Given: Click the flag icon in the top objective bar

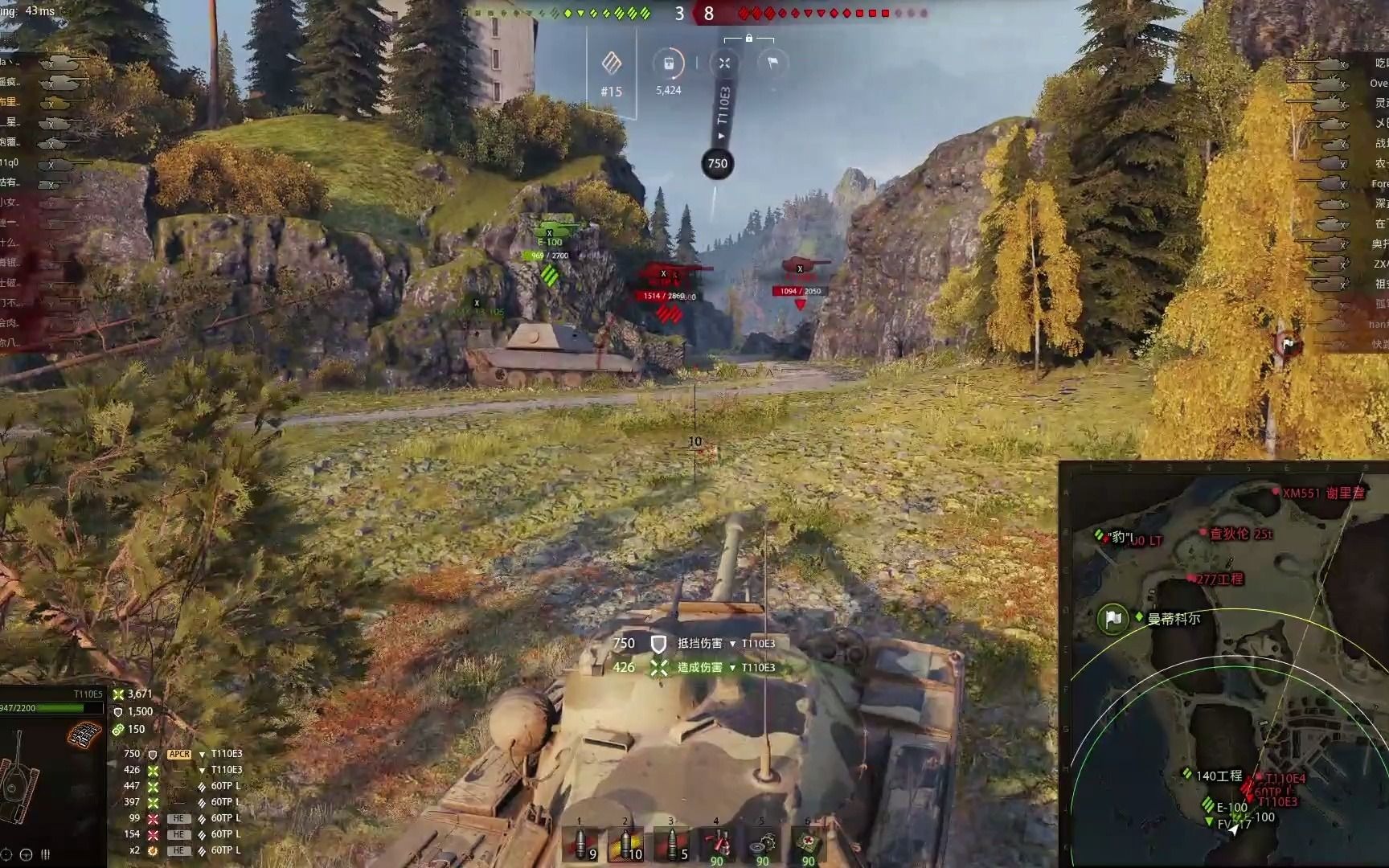Looking at the screenshot, I should (772, 63).
